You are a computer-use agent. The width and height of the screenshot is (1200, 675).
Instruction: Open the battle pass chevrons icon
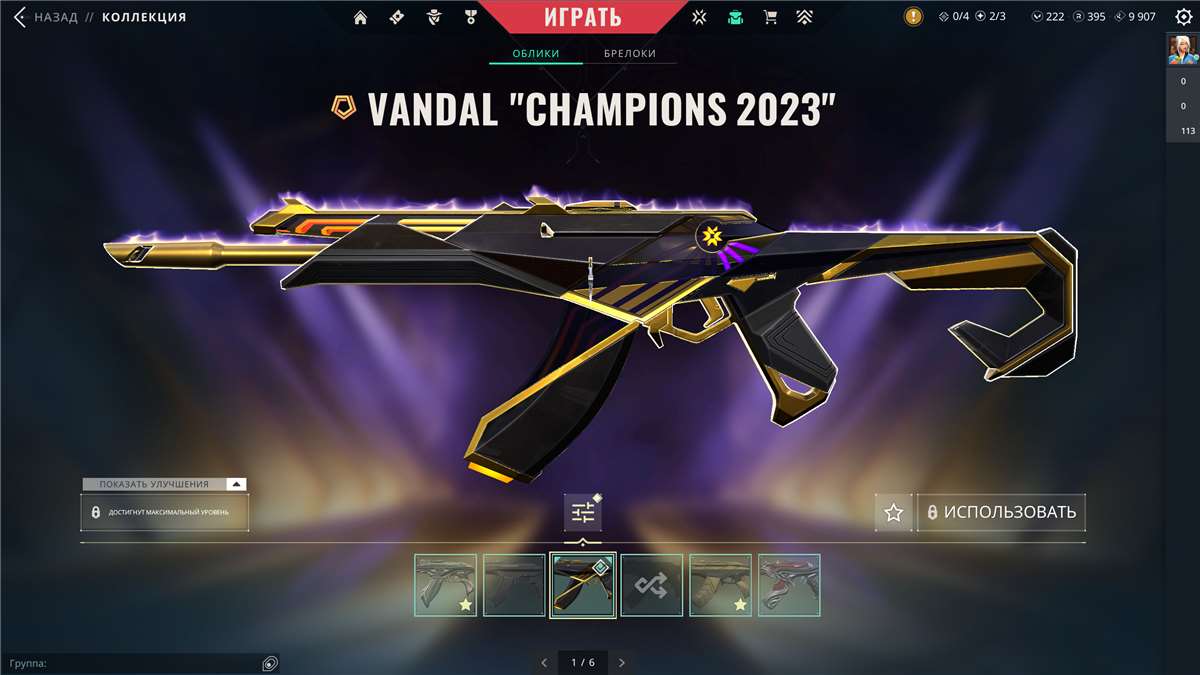pos(804,17)
